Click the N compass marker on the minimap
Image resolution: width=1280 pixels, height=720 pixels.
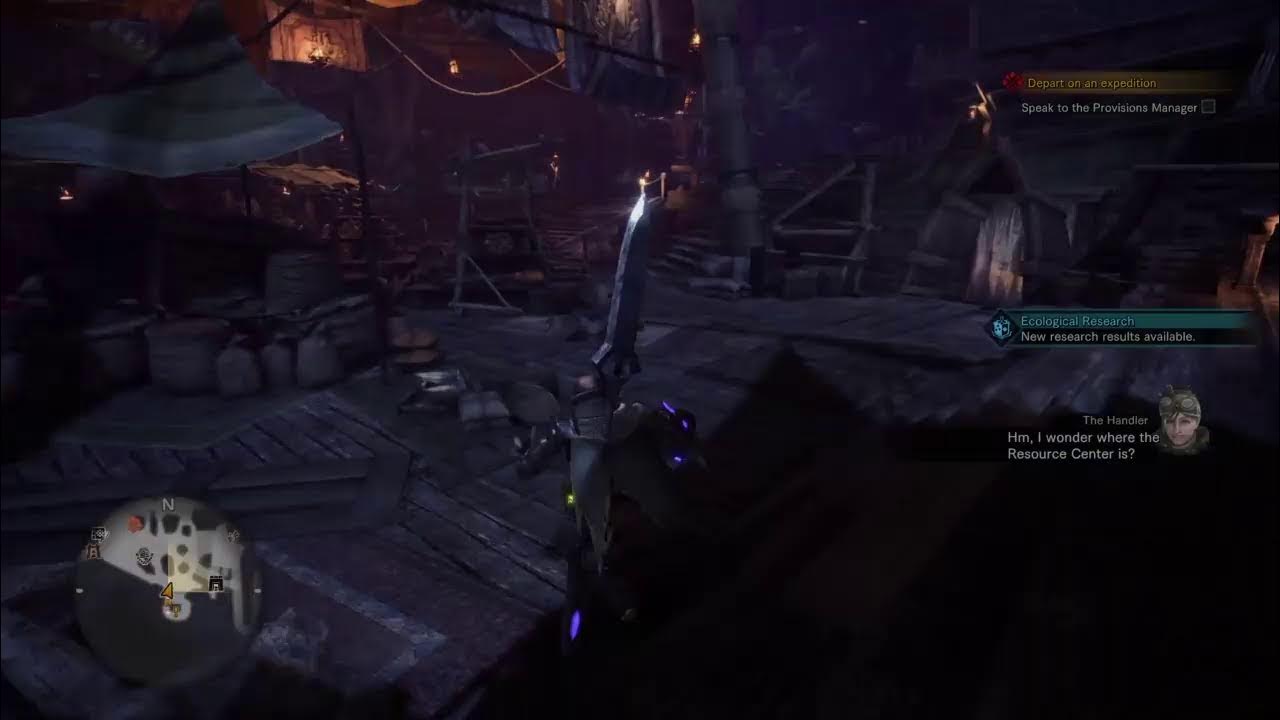click(168, 504)
